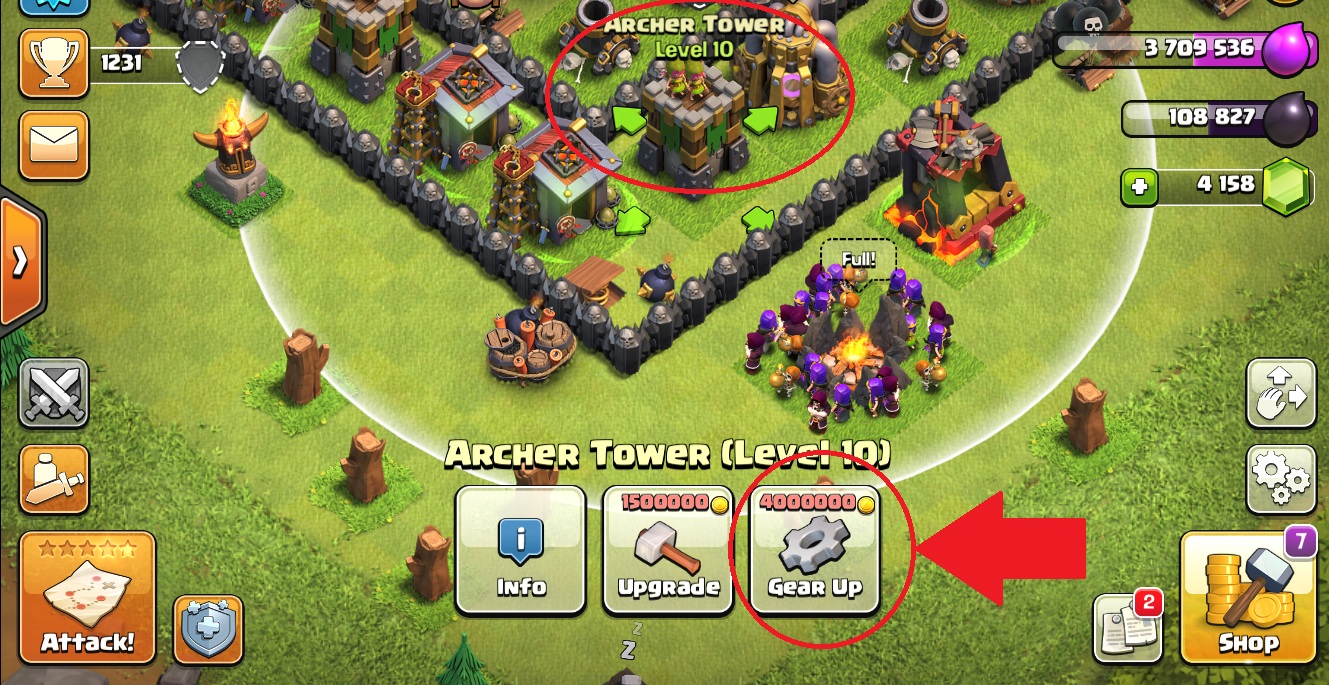Open the trophy league icon
This screenshot has height=685, width=1329.
point(54,63)
